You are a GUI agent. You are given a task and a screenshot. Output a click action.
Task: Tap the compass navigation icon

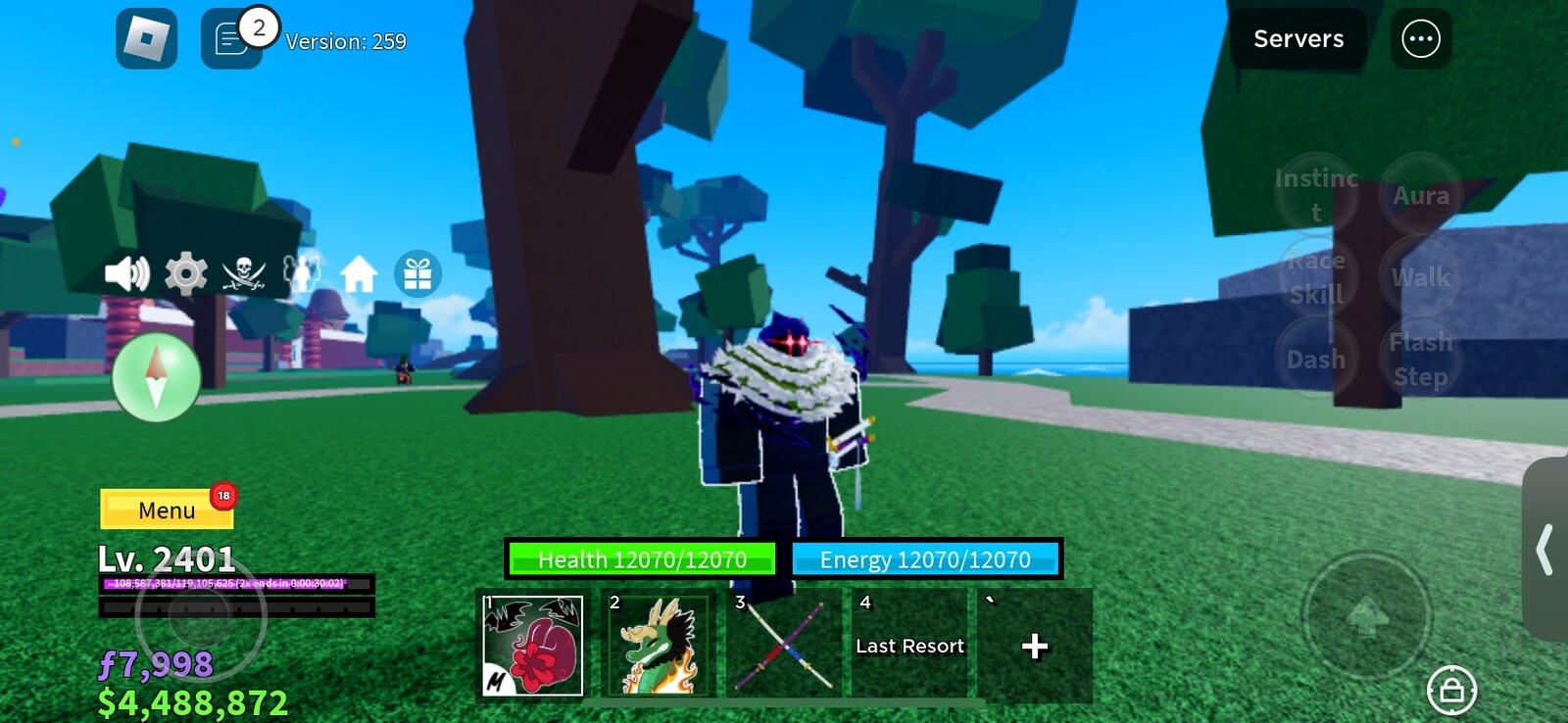156,377
